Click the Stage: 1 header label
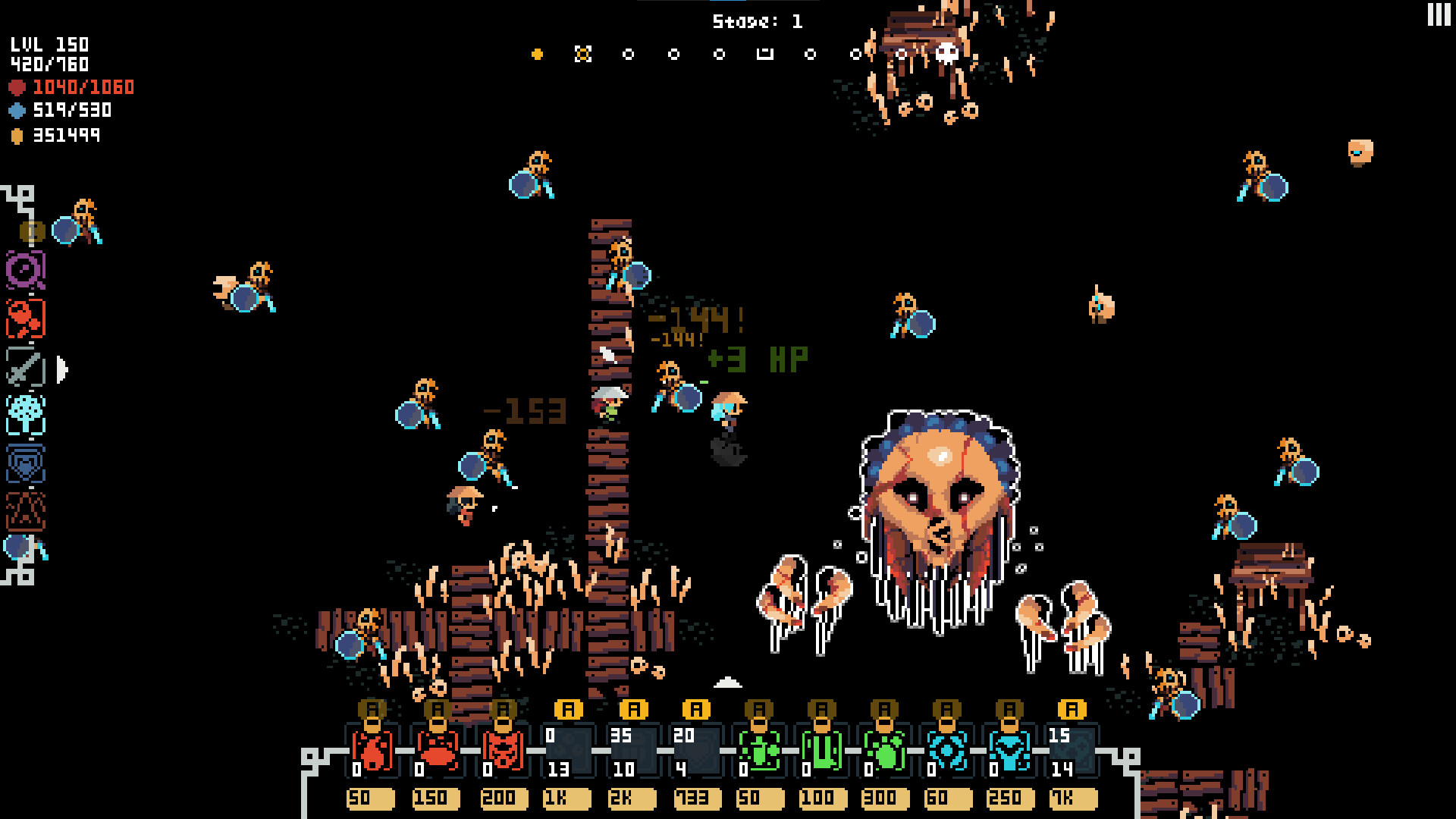Screen dimensions: 1456x819 pos(756,20)
